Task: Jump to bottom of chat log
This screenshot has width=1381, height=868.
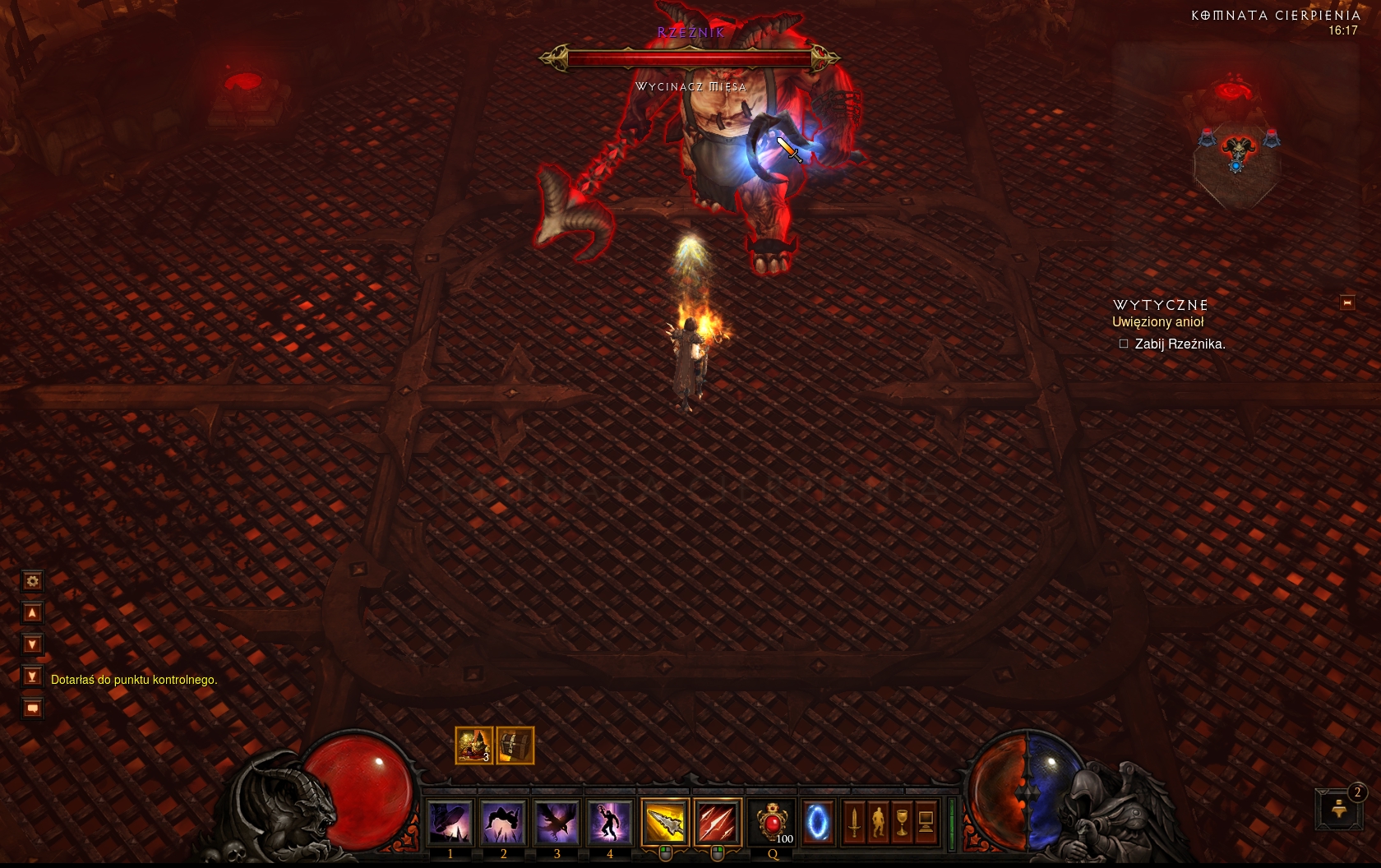Action: click(x=32, y=676)
